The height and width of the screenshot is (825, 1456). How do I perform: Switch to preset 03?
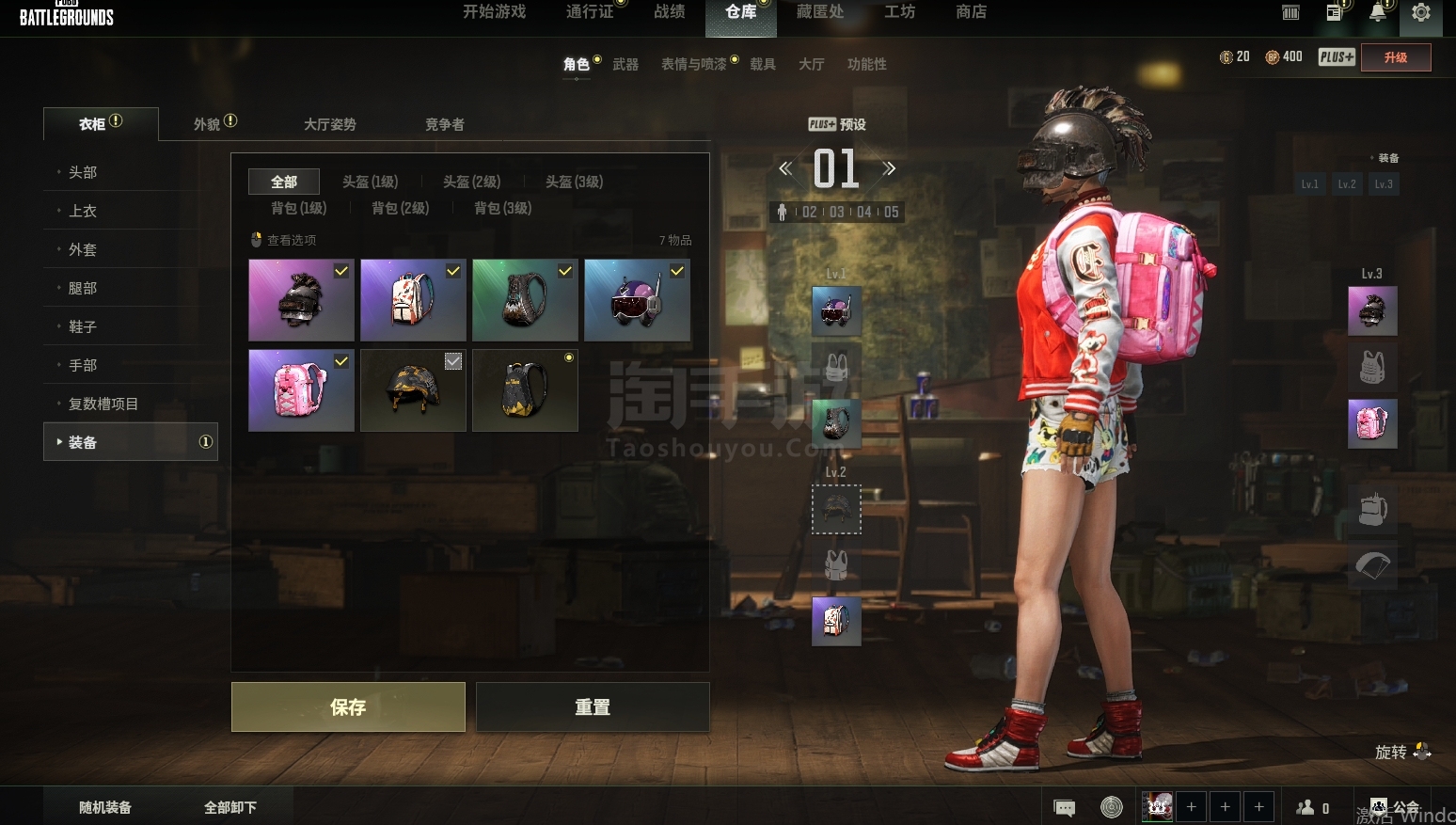(x=836, y=213)
